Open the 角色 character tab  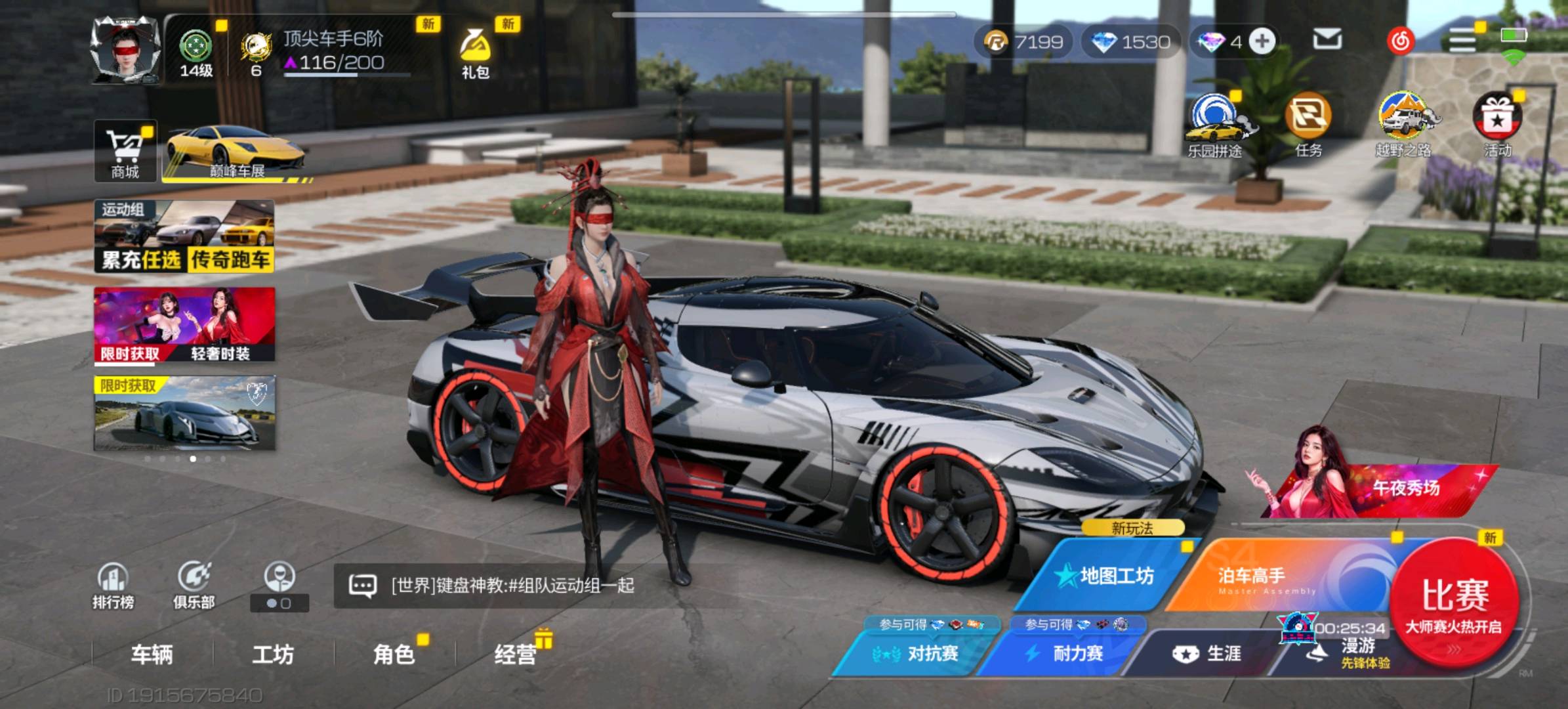click(x=394, y=654)
